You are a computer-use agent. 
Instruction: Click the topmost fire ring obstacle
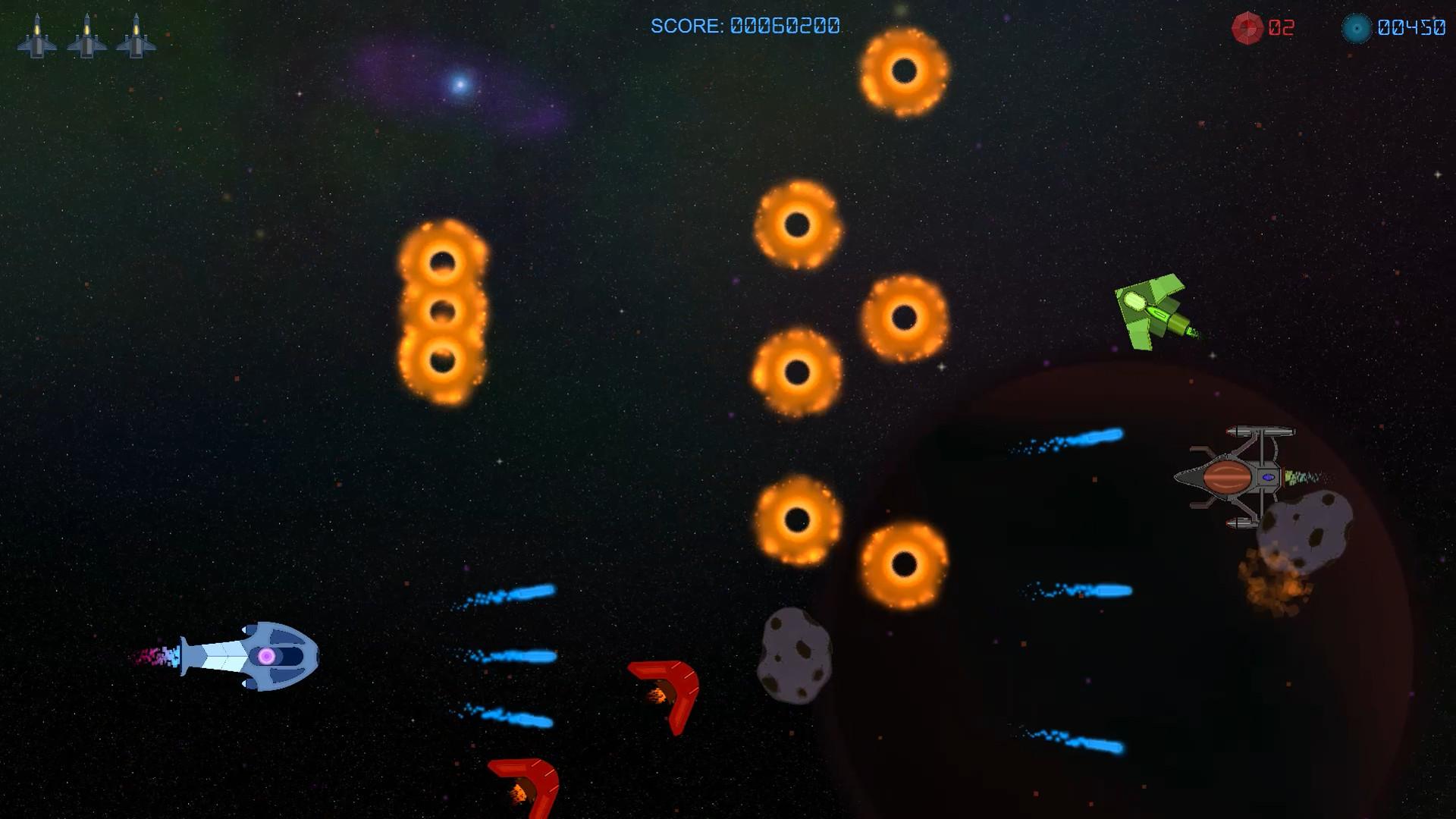point(905,71)
